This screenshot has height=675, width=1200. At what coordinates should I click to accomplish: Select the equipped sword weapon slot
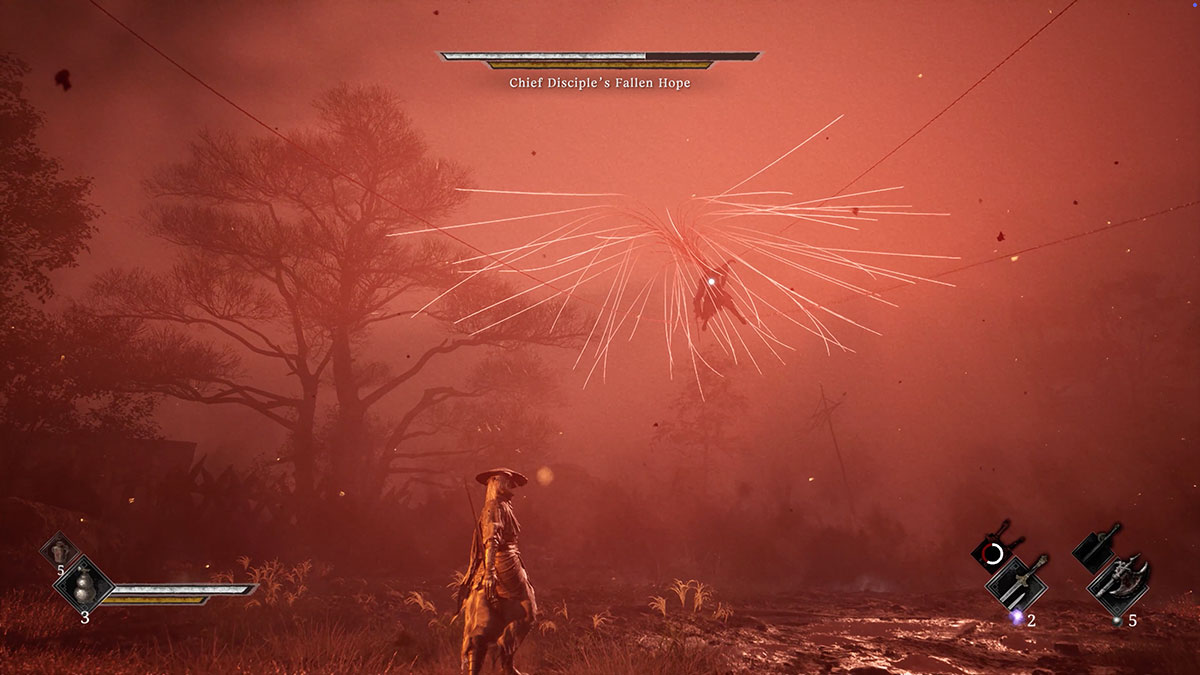coord(1017,582)
